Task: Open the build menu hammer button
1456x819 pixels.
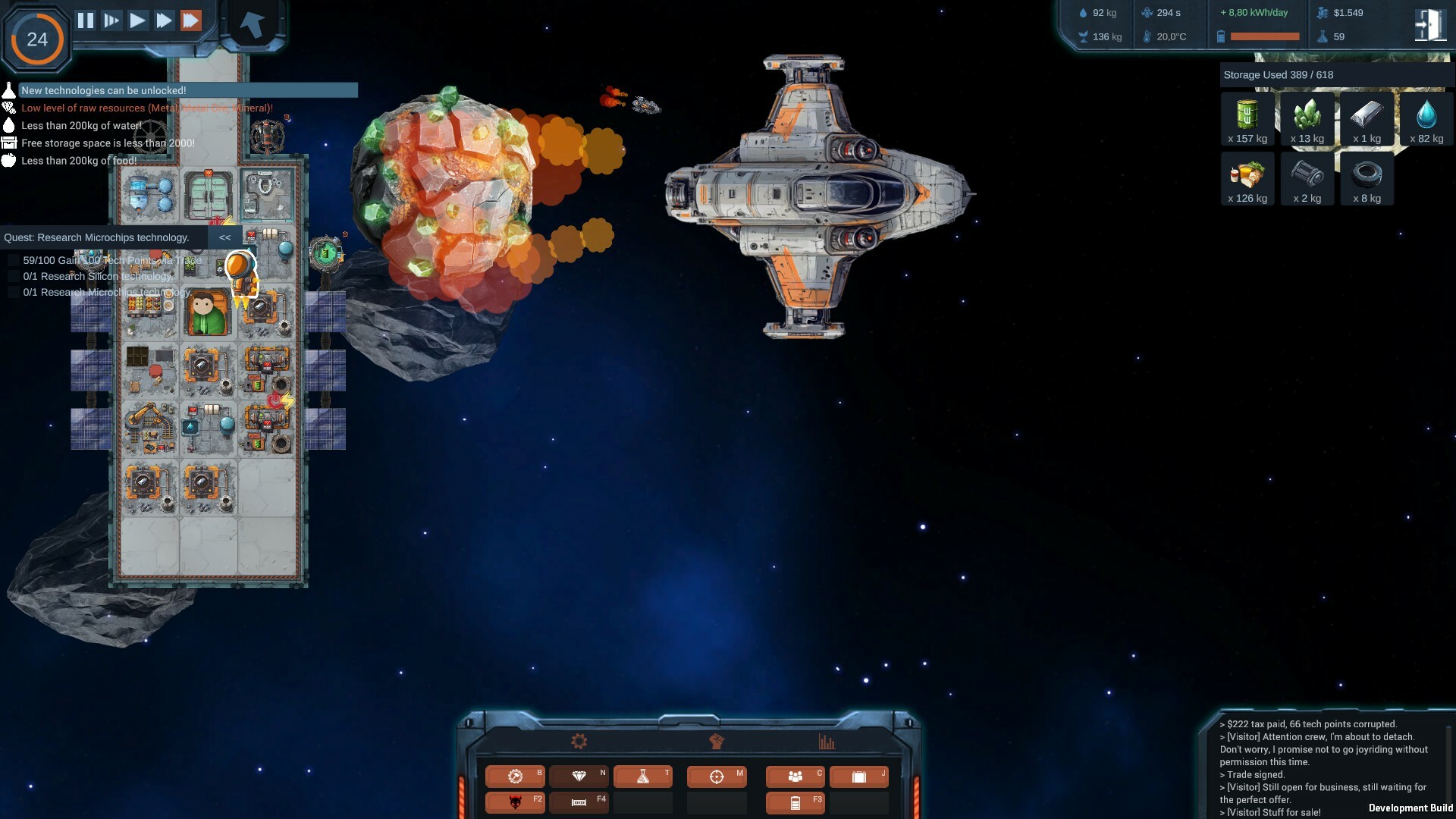Action: (515, 777)
